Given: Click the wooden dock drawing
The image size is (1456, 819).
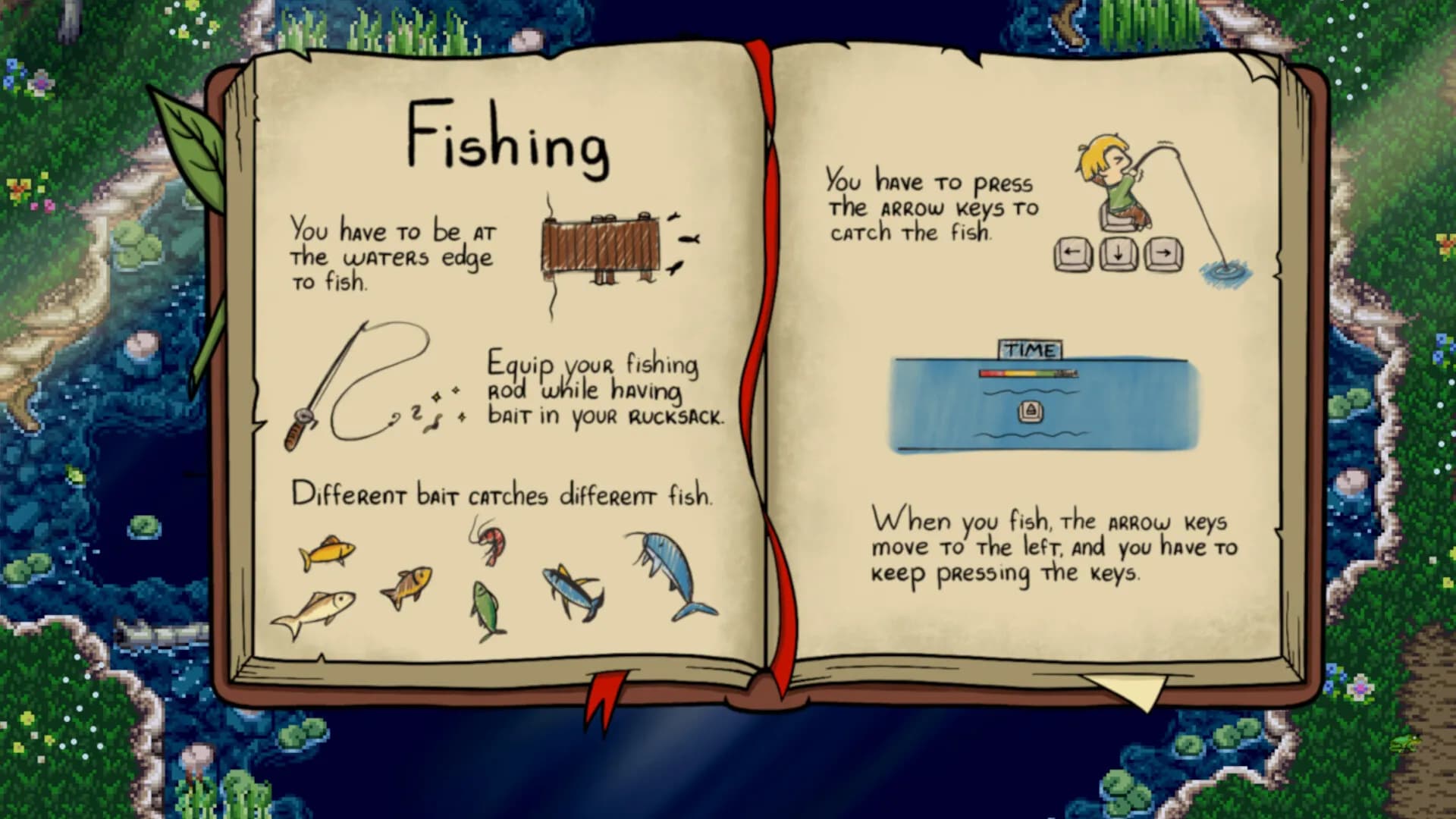Looking at the screenshot, I should coord(603,246).
